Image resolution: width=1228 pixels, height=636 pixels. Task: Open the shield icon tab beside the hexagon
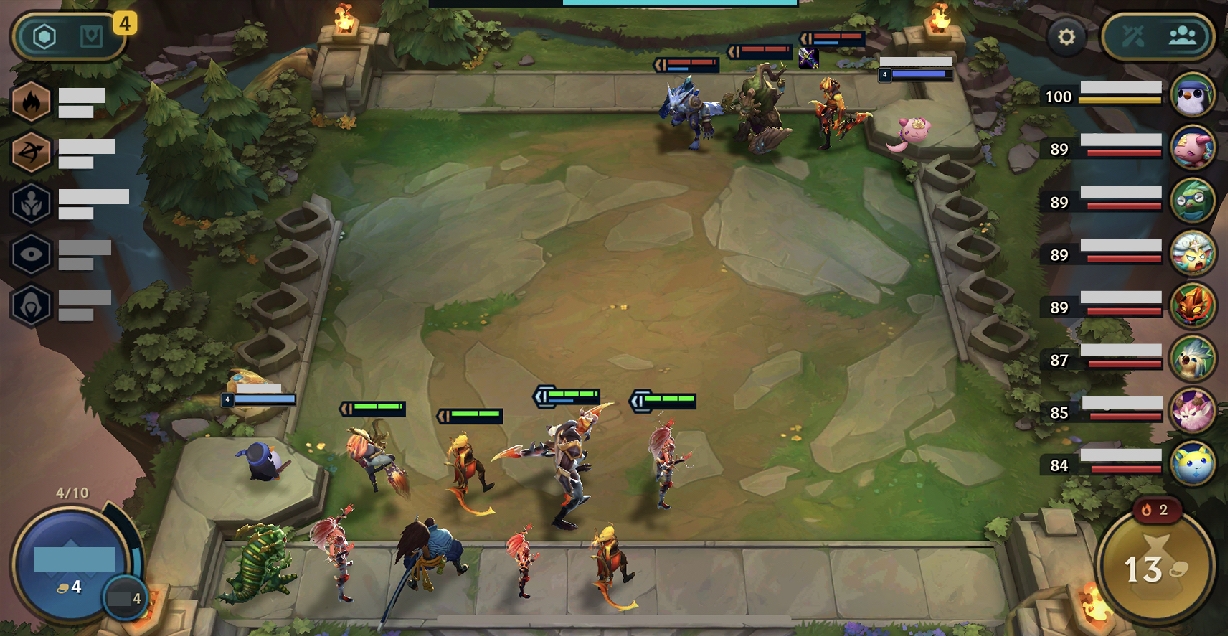90,38
